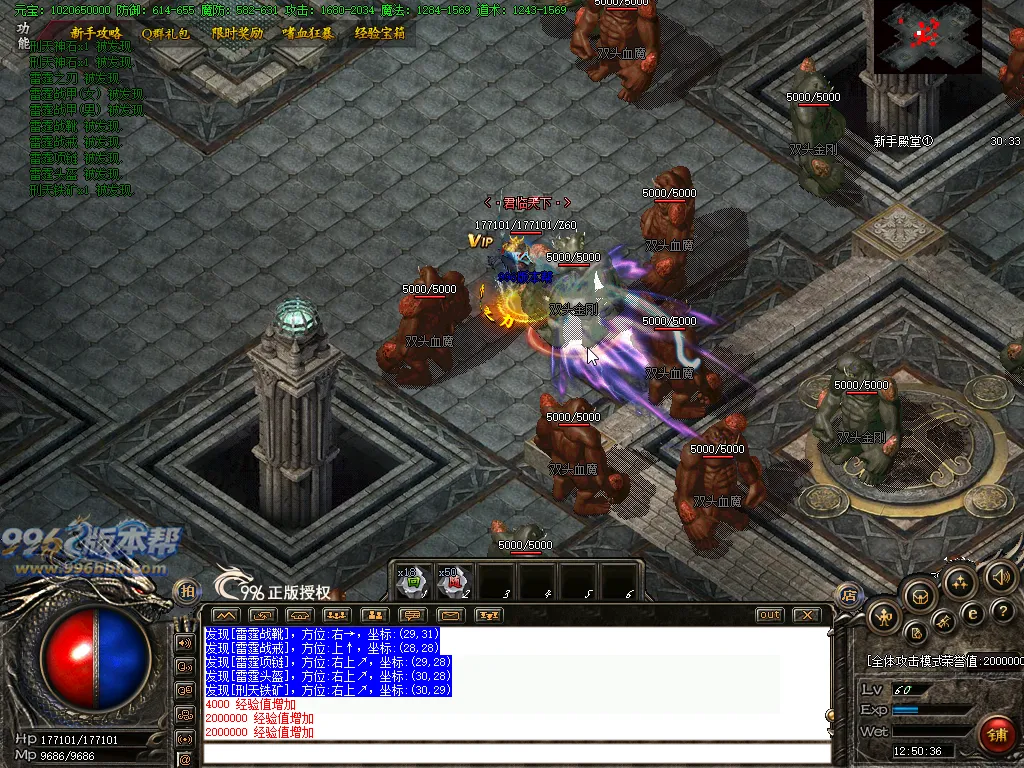The width and height of the screenshot is (1024, 768).
Task: Click the chat text input field
Action: pyautogui.click(x=515, y=752)
